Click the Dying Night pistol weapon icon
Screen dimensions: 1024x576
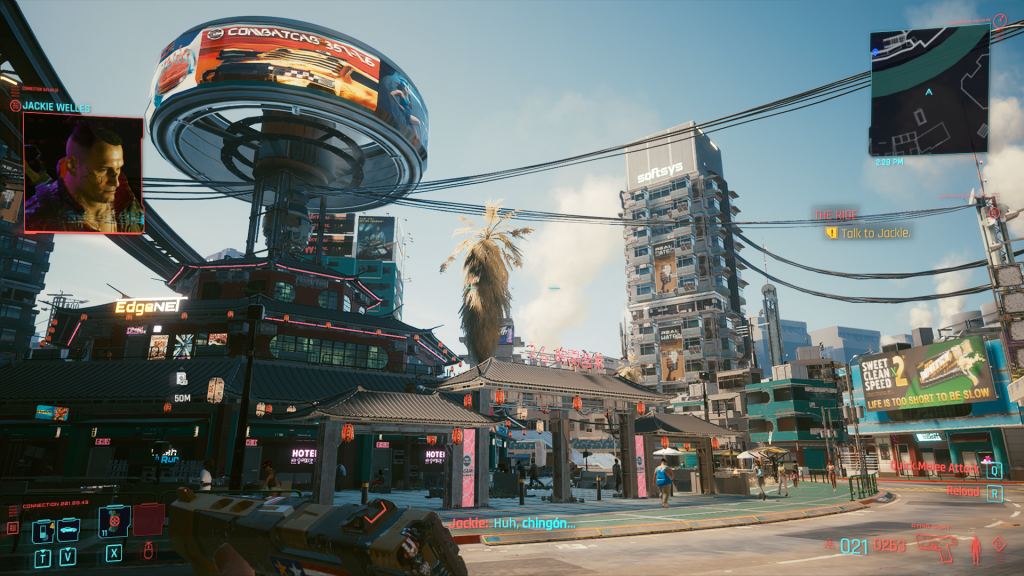point(937,547)
